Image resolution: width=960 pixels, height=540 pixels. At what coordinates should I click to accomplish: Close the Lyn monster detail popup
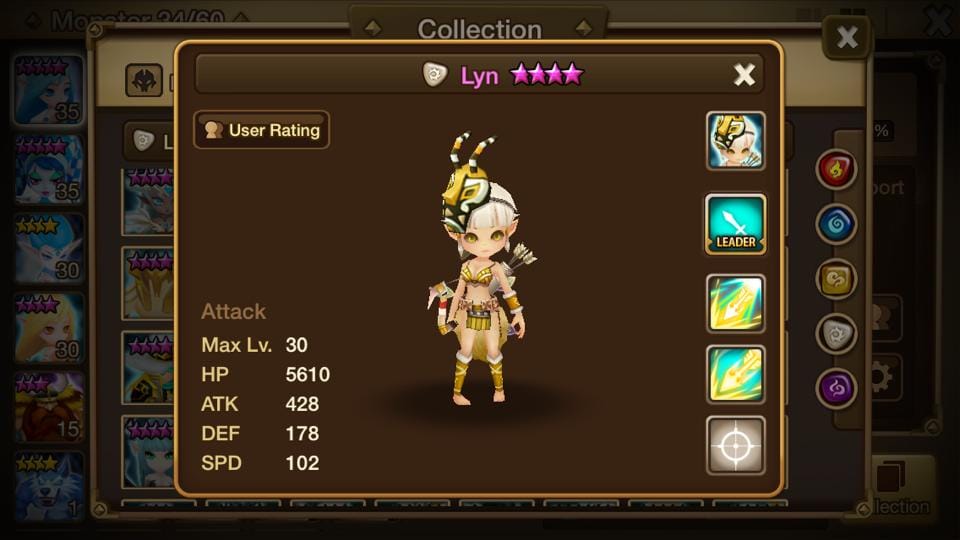744,75
